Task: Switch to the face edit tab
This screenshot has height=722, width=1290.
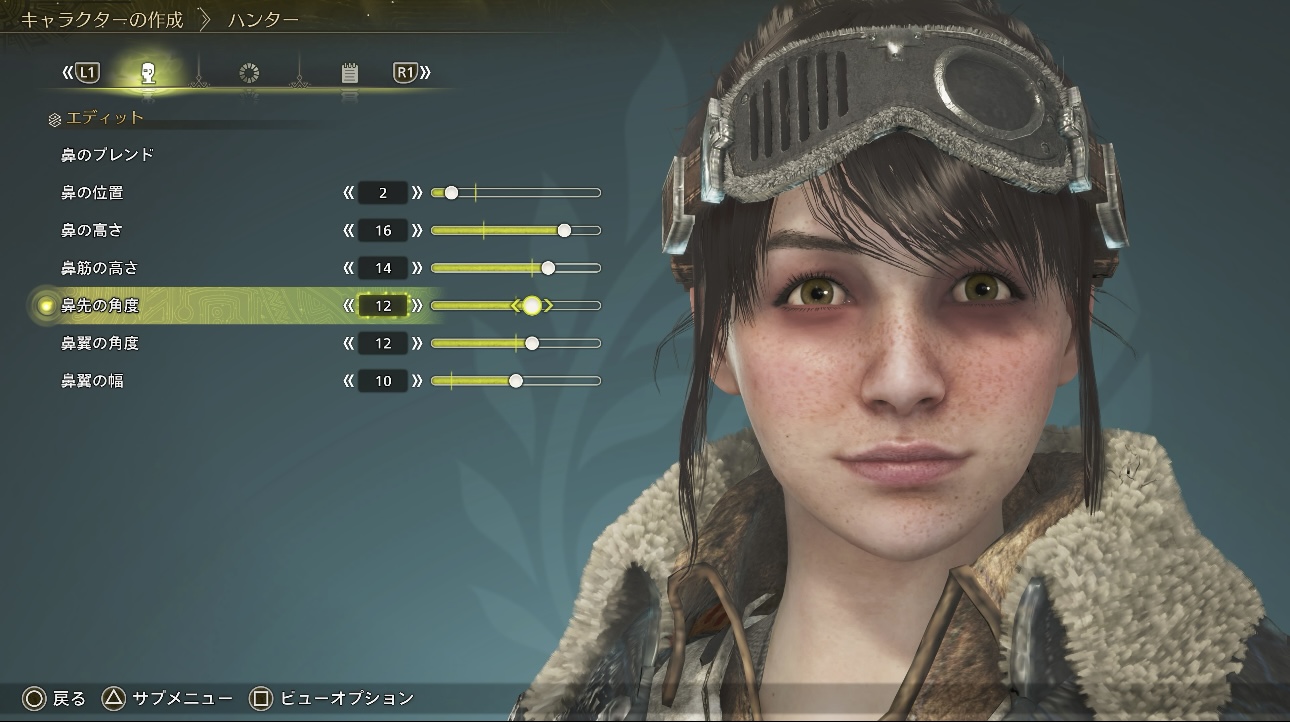Action: click(148, 72)
